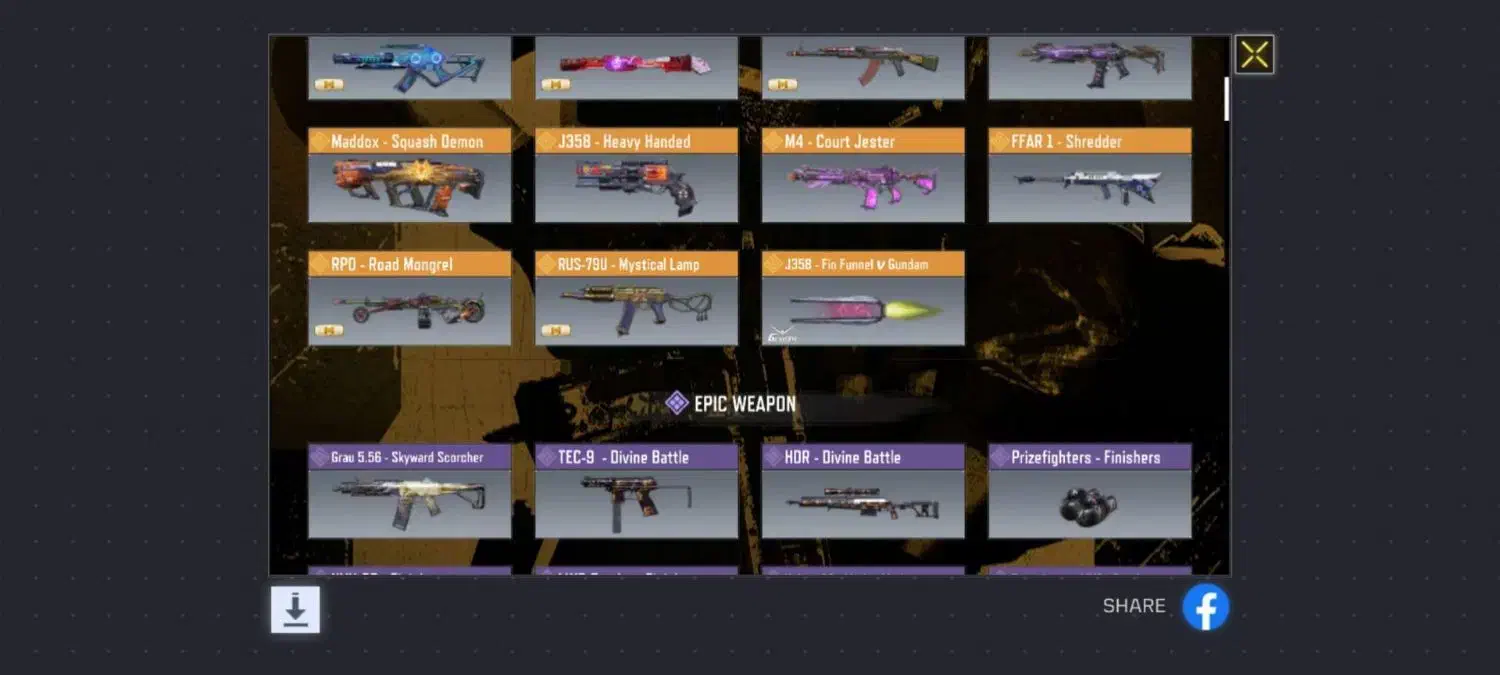Click the weapon list scrollbar
This screenshot has width=1500, height=675.
[1227, 99]
